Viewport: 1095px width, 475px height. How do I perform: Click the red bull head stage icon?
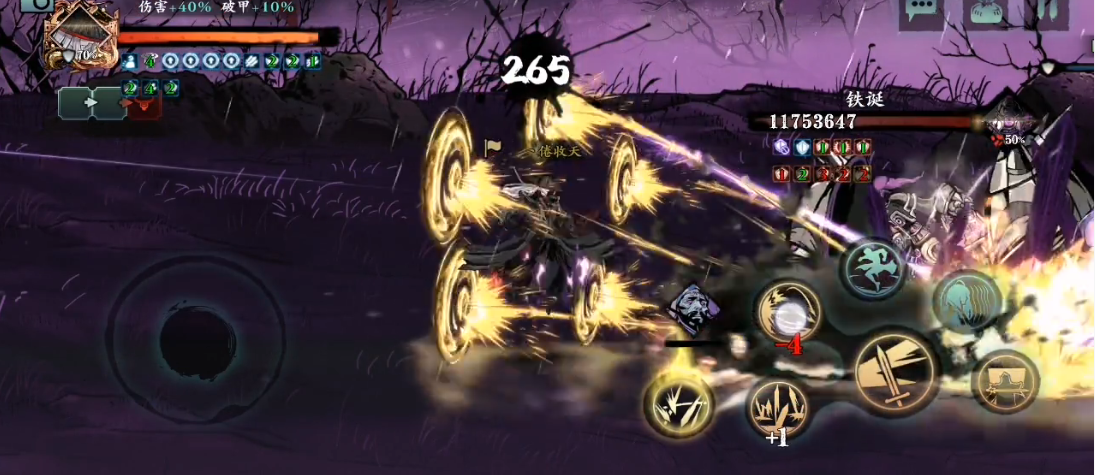point(144,104)
